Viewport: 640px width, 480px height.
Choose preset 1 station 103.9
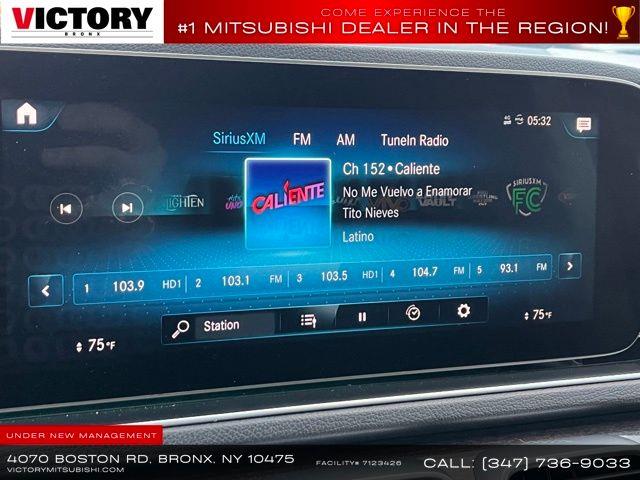(127, 286)
